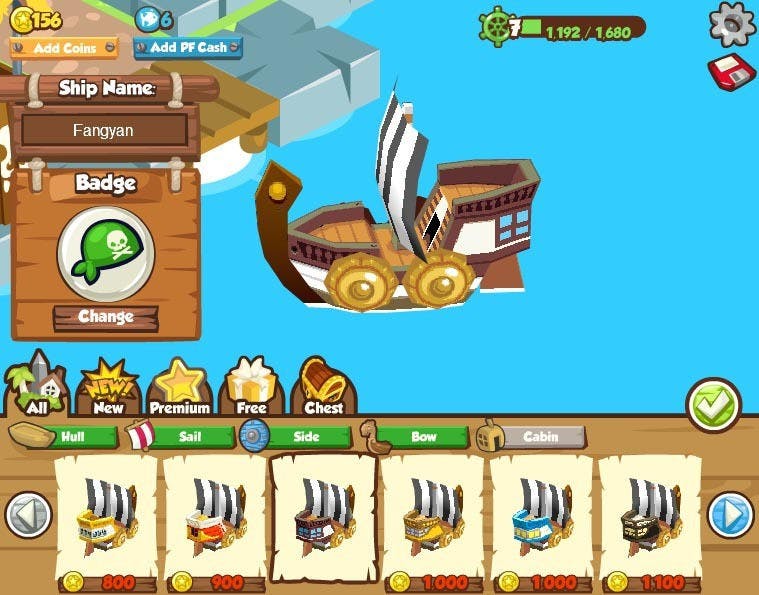
Task: Open the gear settings icon
Action: (732, 24)
